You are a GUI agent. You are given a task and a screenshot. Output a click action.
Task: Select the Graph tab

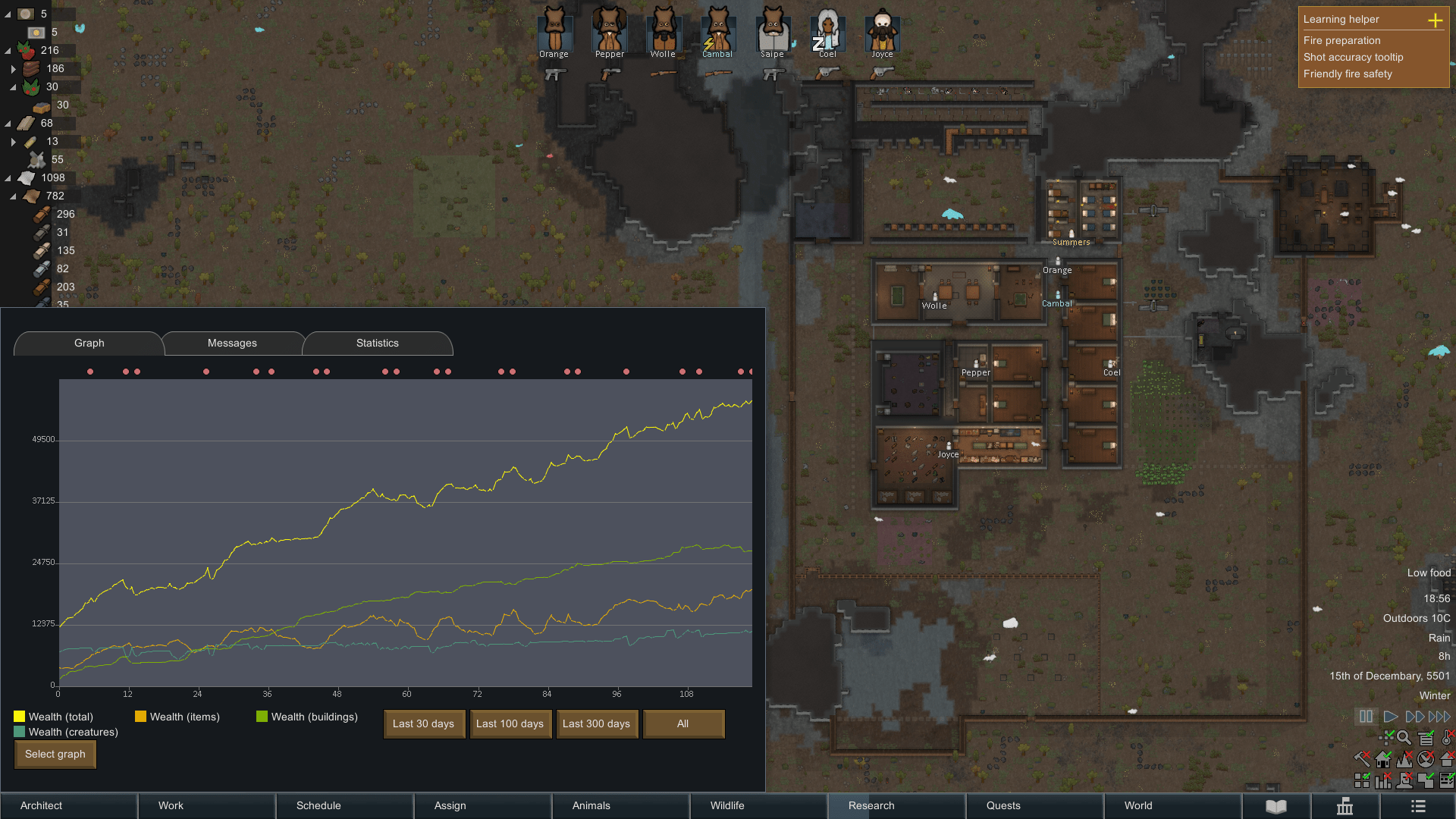tap(89, 344)
